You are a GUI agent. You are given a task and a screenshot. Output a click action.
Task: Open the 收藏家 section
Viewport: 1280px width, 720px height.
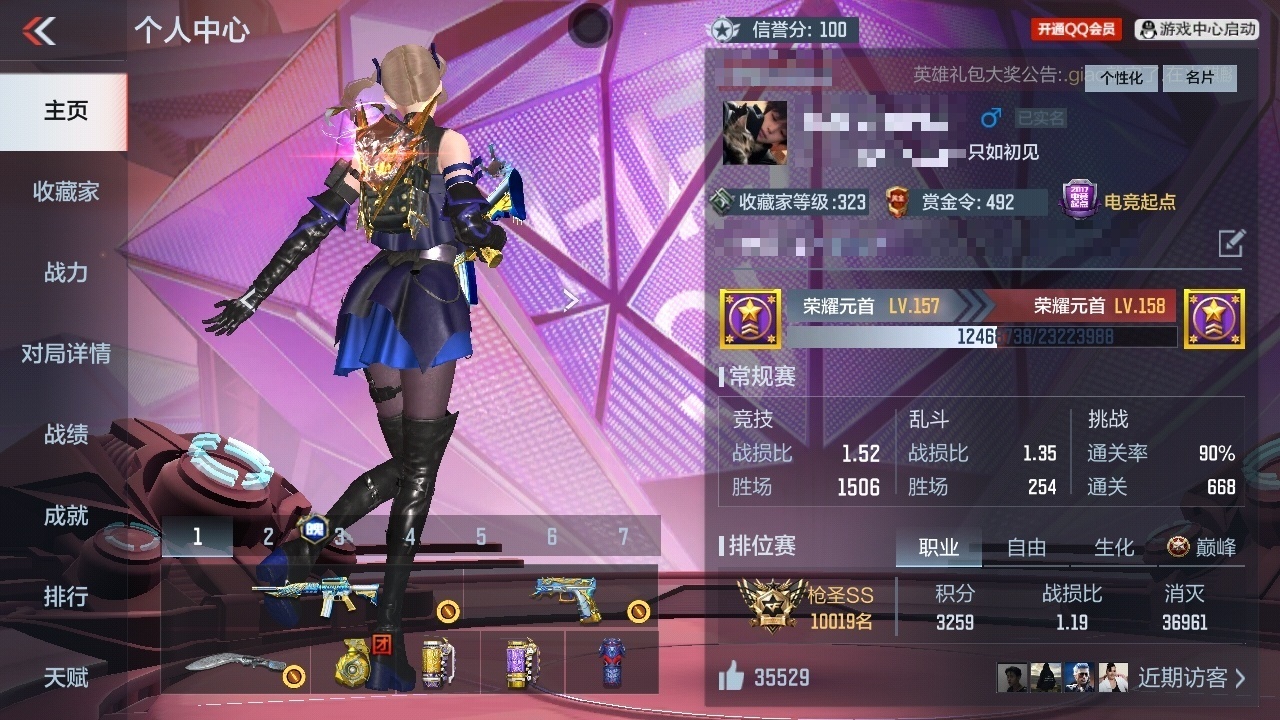[65, 192]
